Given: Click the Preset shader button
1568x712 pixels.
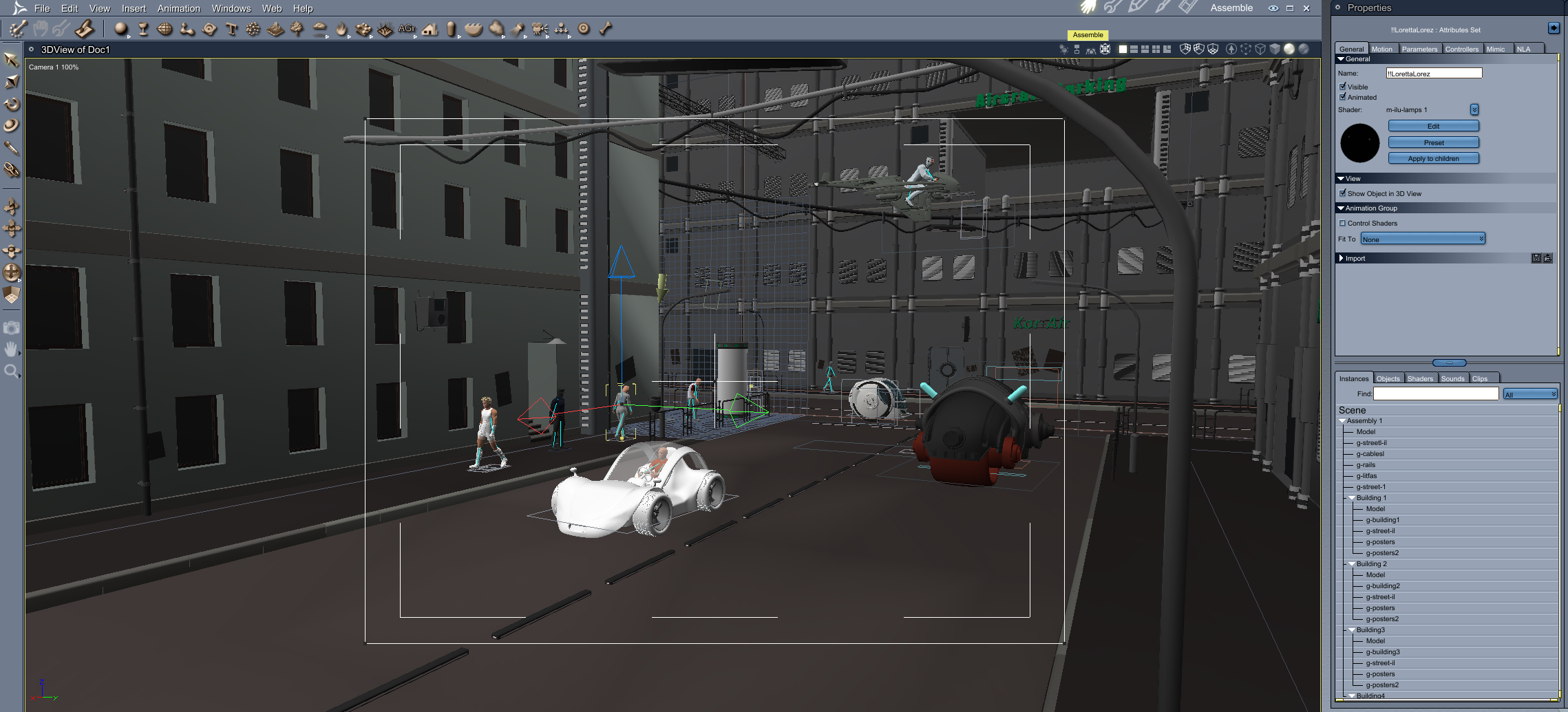Looking at the screenshot, I should click(1433, 142).
